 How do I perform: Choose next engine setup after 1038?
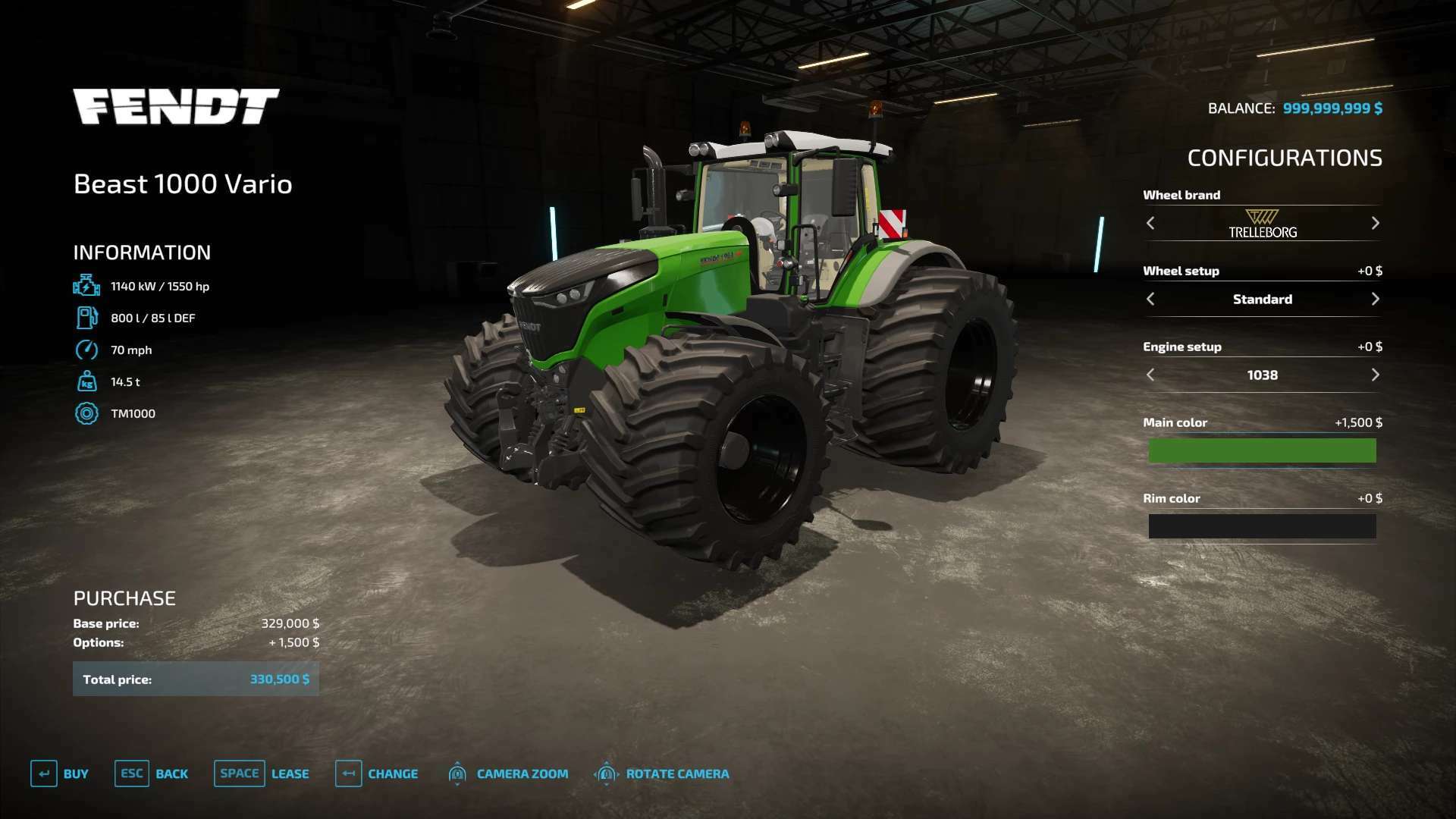click(x=1375, y=375)
